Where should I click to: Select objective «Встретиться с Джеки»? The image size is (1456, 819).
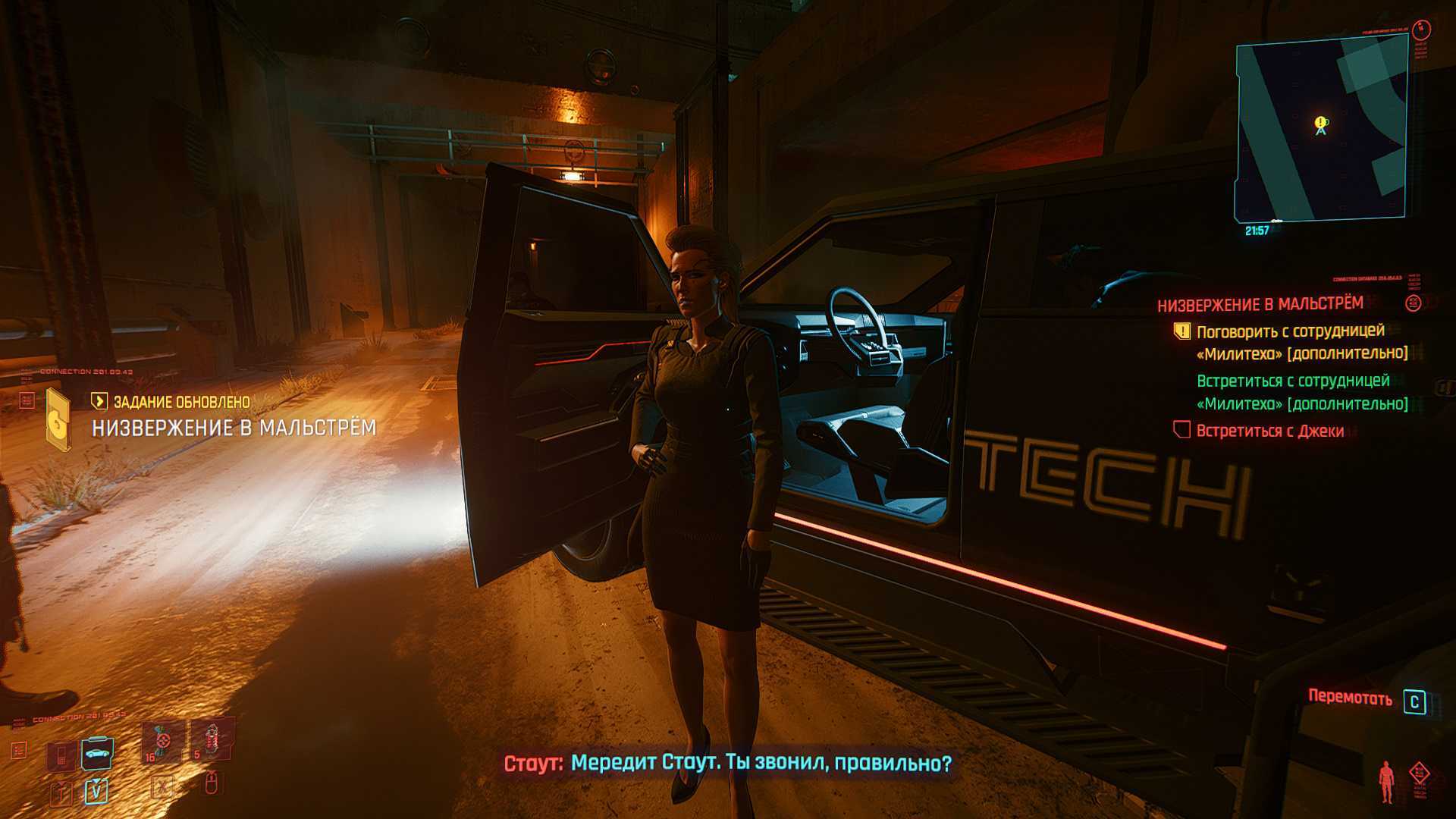pos(1269,431)
